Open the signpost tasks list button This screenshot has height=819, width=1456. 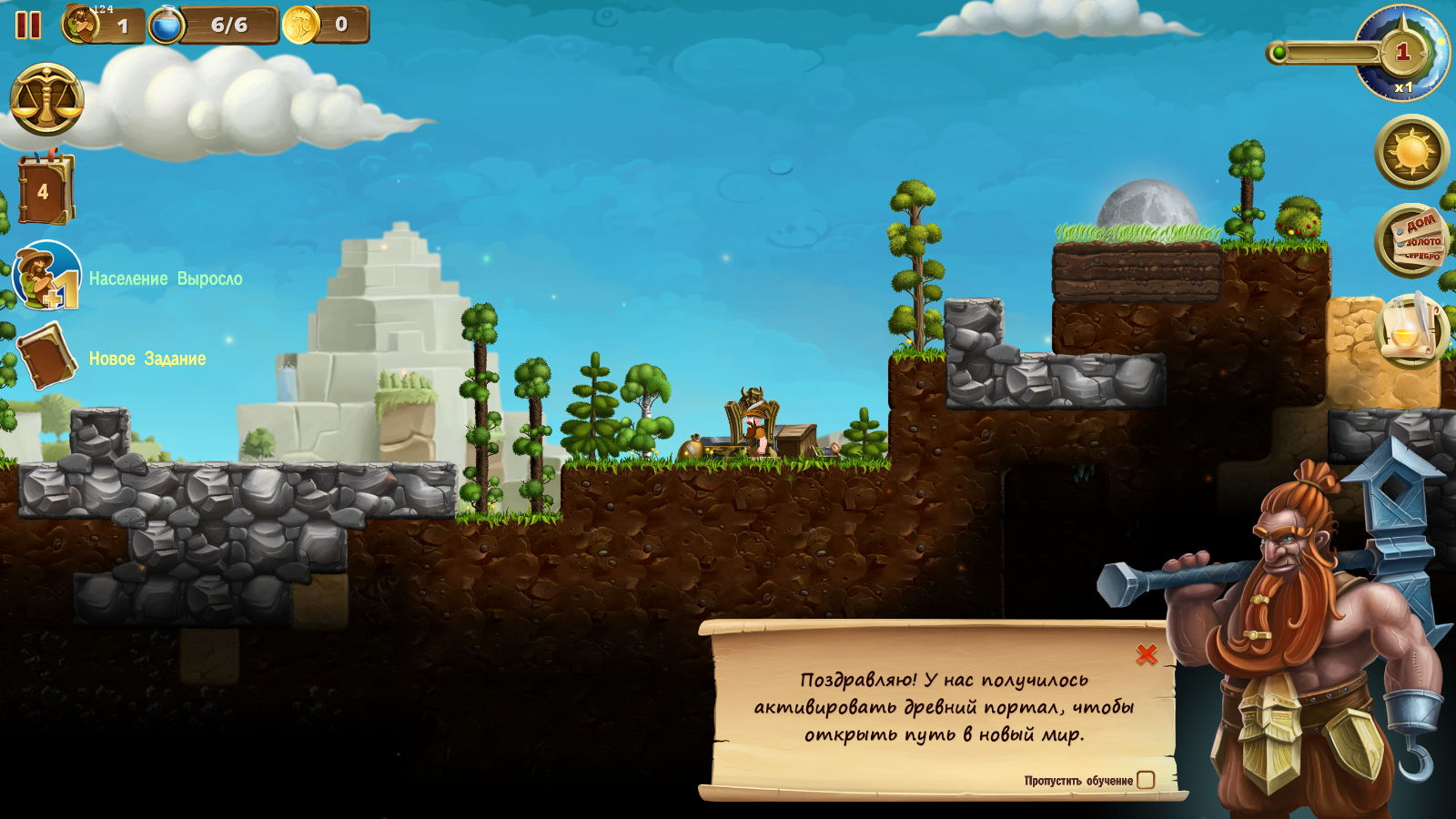[1411, 240]
